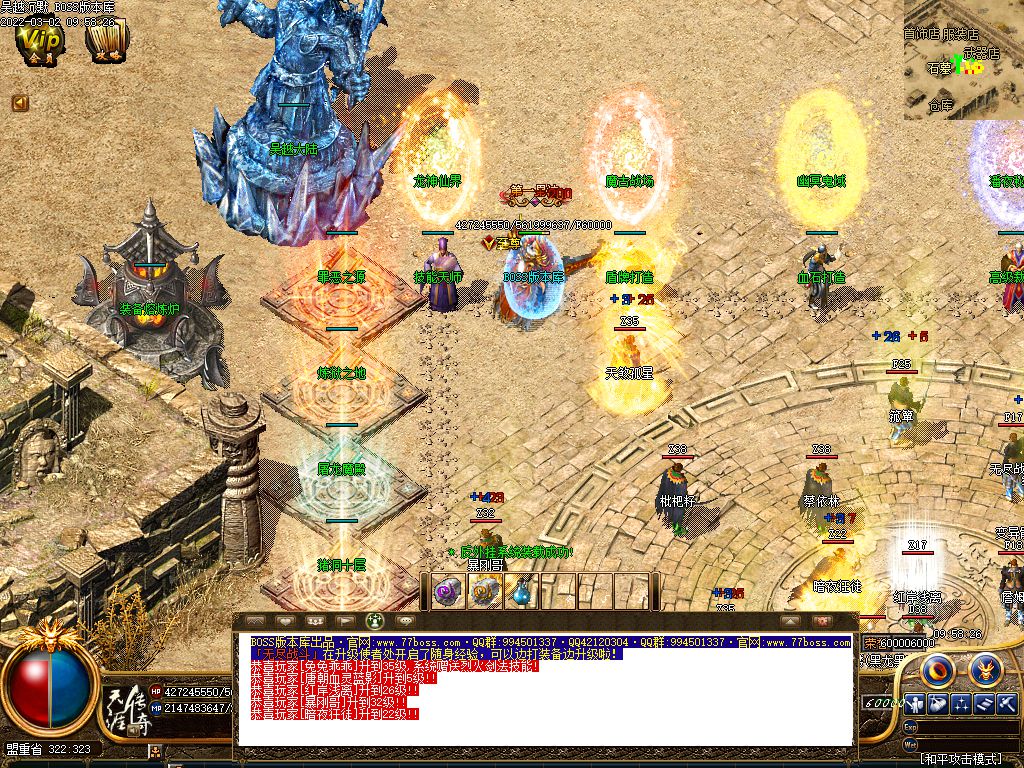Click the chat bar's heart-shaped button
This screenshot has width=1024, height=768.
pos(284,620)
